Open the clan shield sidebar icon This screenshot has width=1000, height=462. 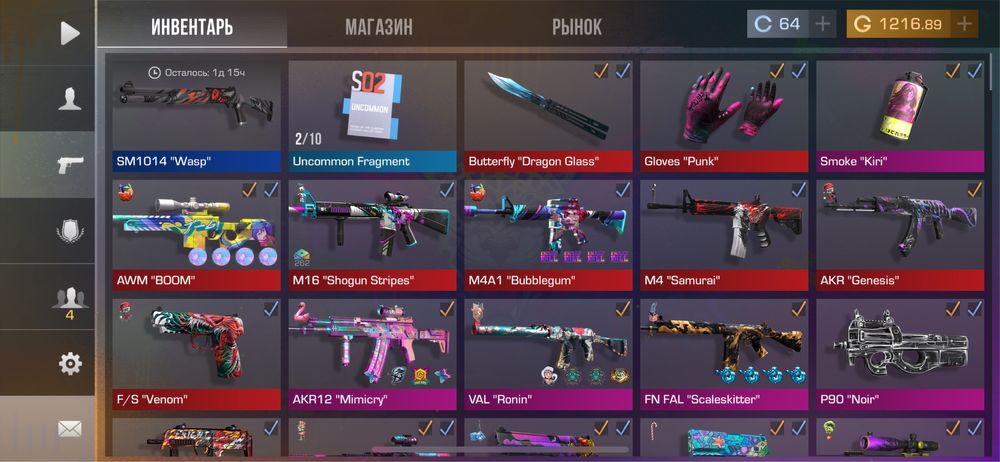point(69,231)
